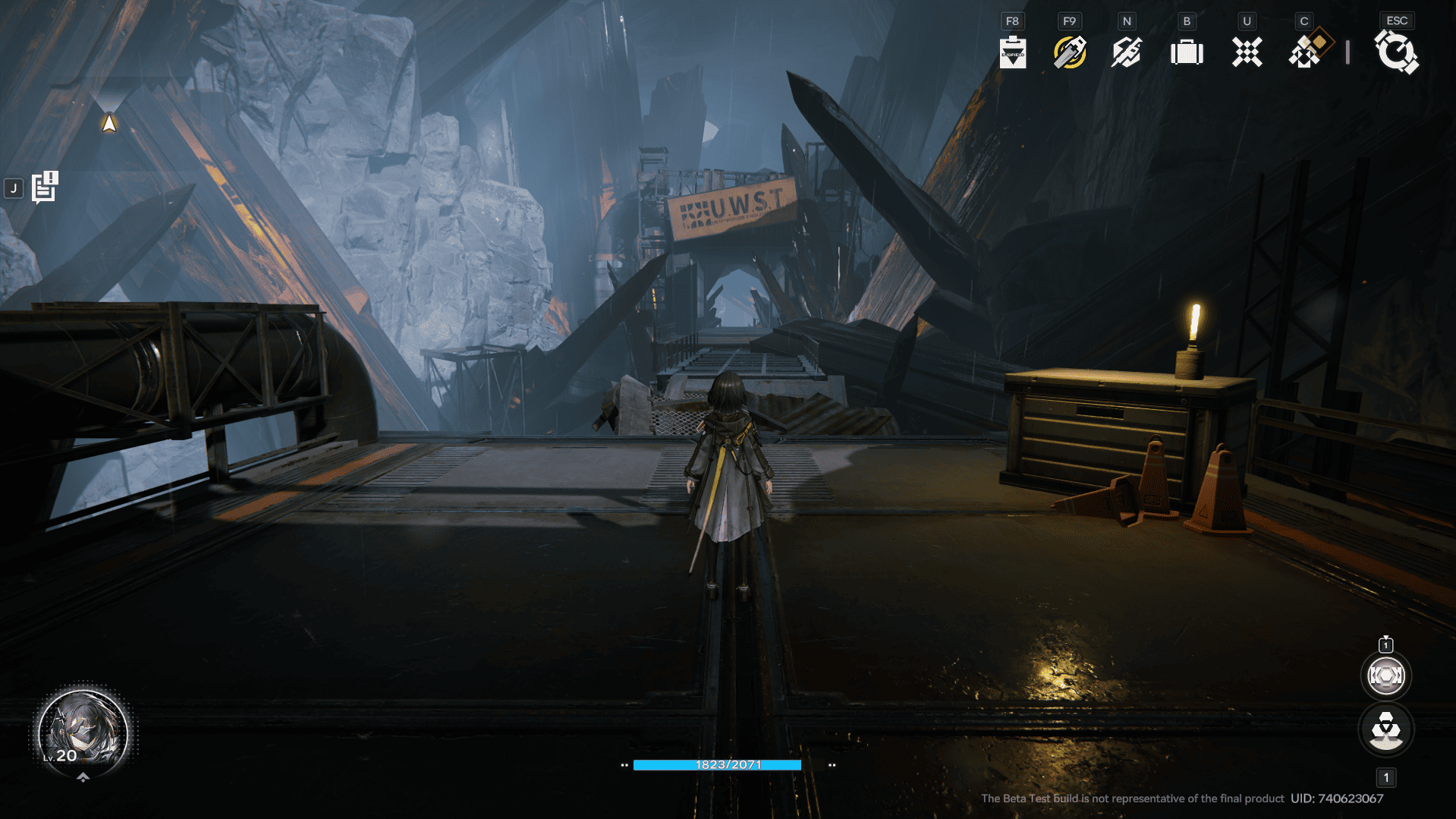Select the level 20 character portrait
Viewport: 1456px width, 819px height.
point(83,732)
